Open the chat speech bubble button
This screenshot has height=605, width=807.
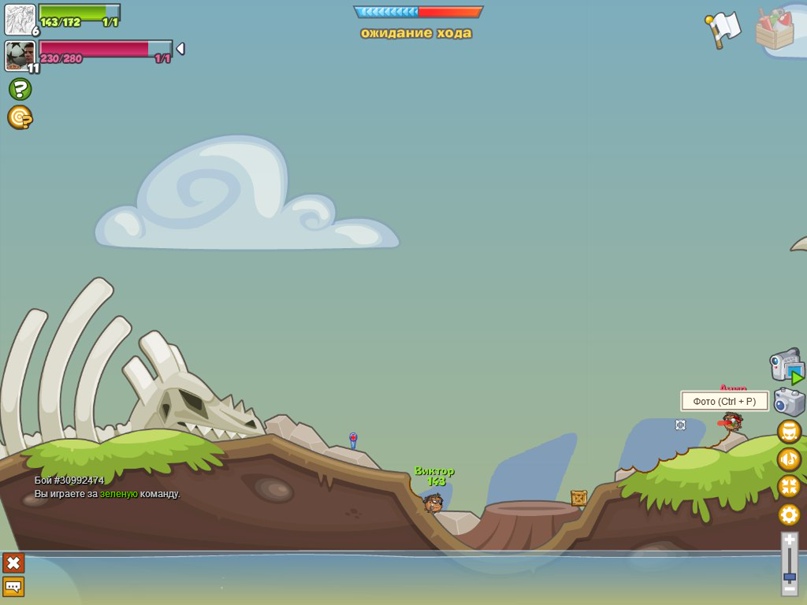click(13, 587)
